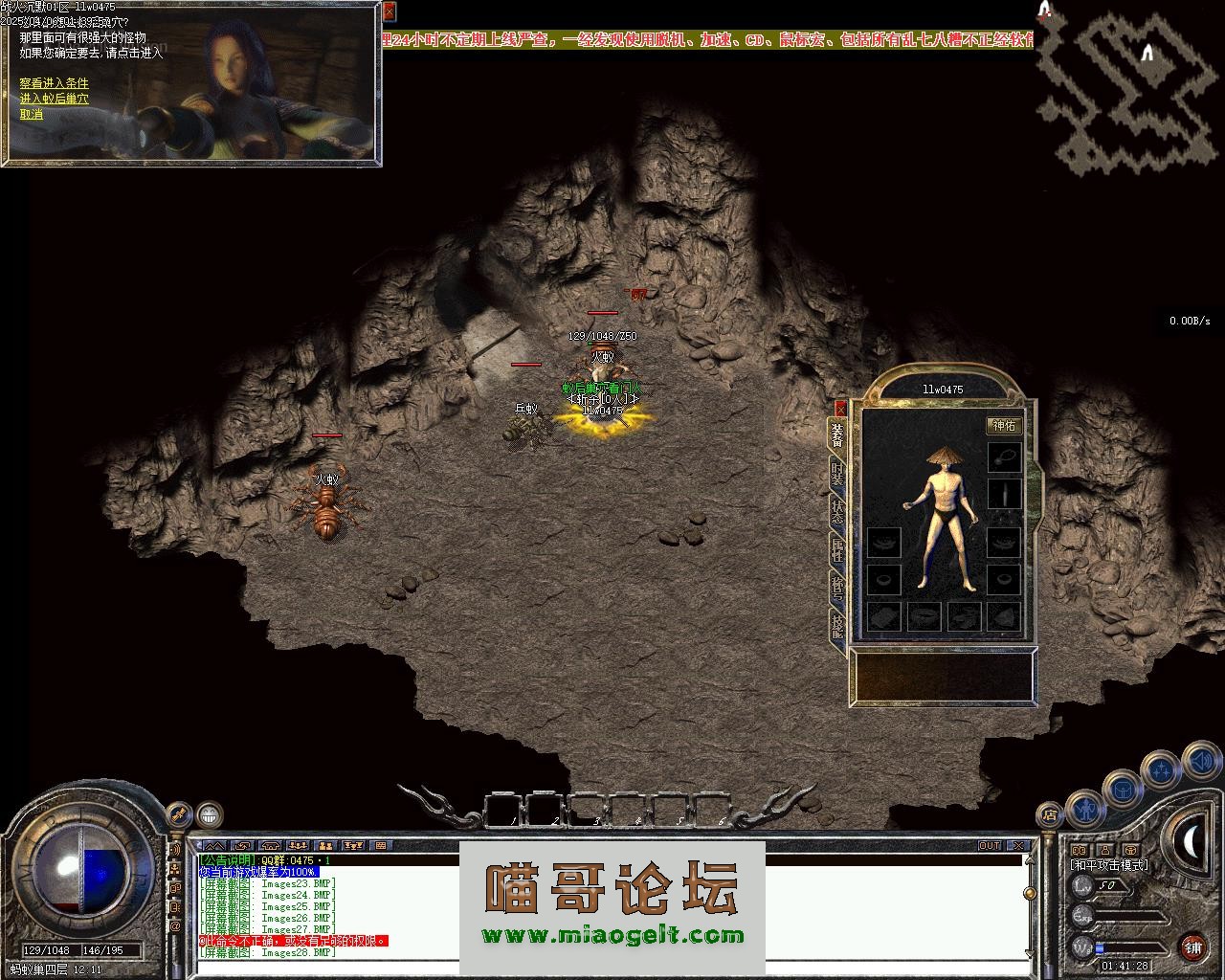Open the skills sparkle round icon
This screenshot has width=1225, height=980.
click(1161, 770)
